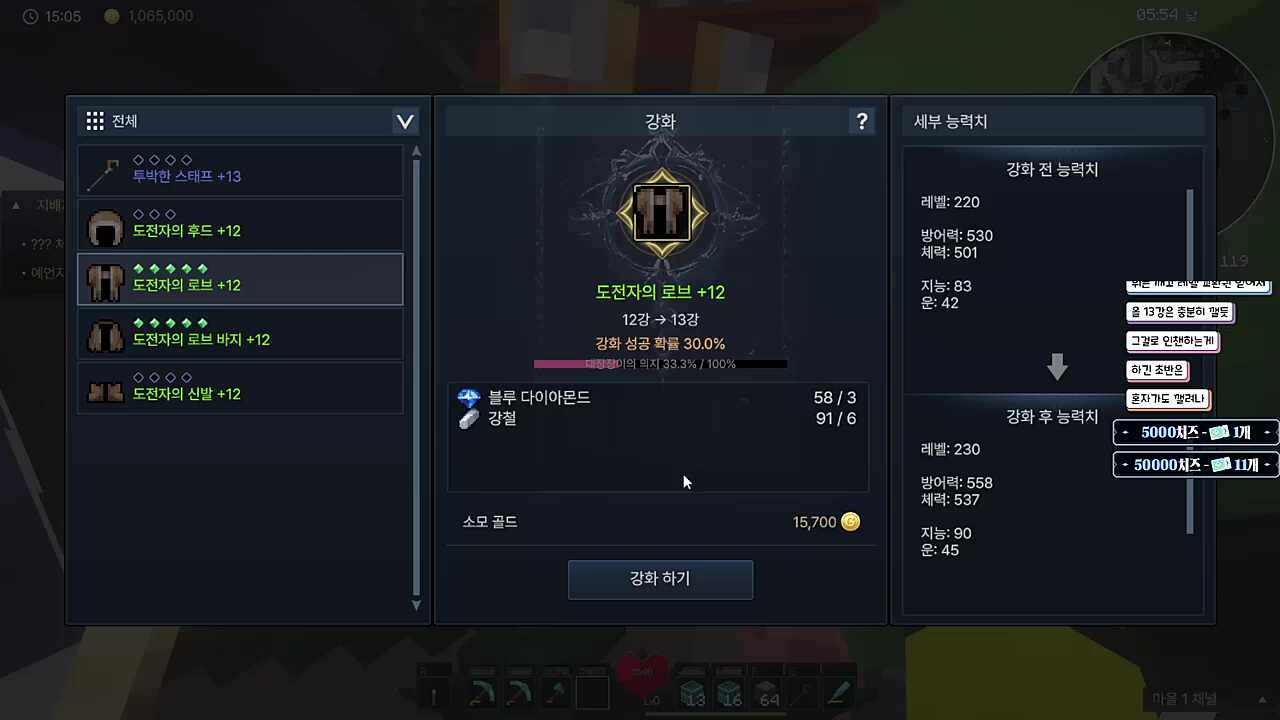This screenshot has width=1280, height=720.
Task: Click the gold coin icon next to 15,700
Action: click(x=850, y=521)
